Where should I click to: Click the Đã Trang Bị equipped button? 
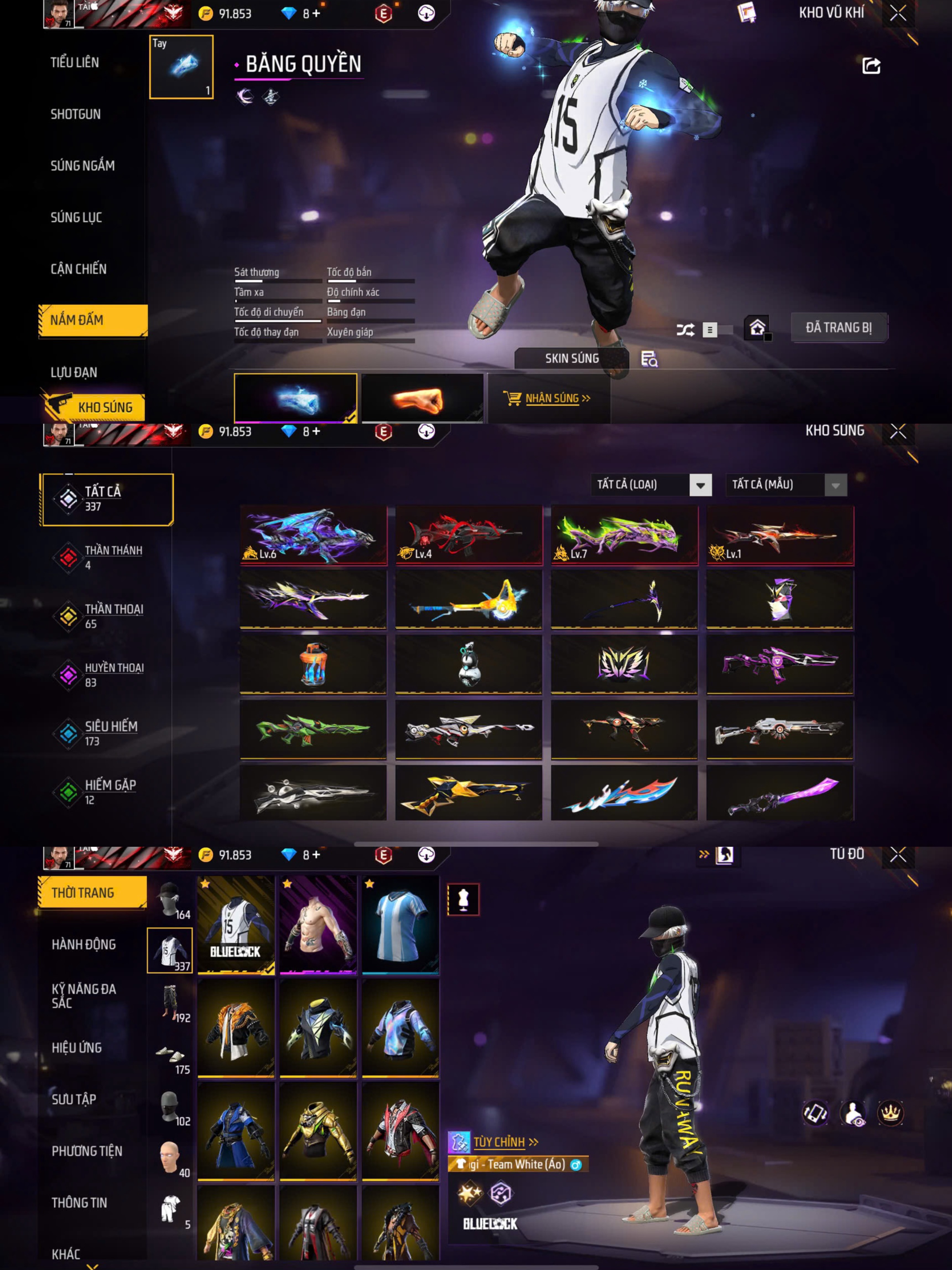click(838, 328)
